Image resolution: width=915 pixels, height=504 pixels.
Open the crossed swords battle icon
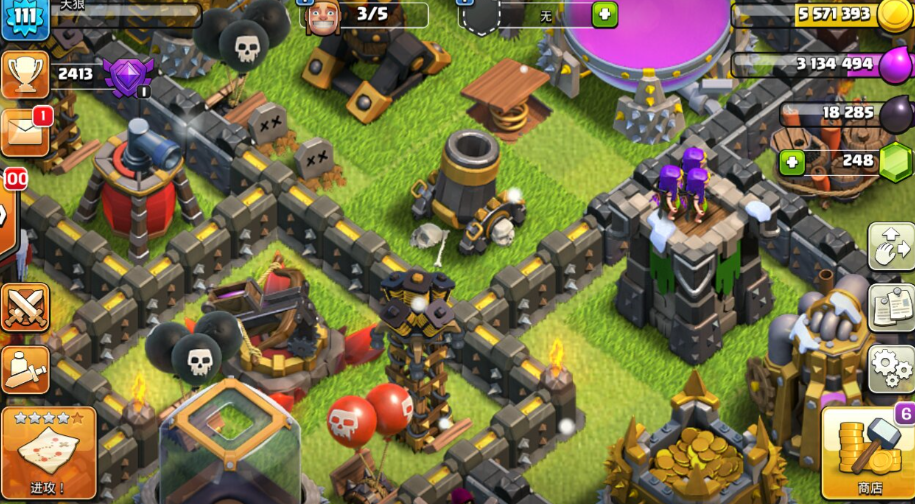point(25,307)
